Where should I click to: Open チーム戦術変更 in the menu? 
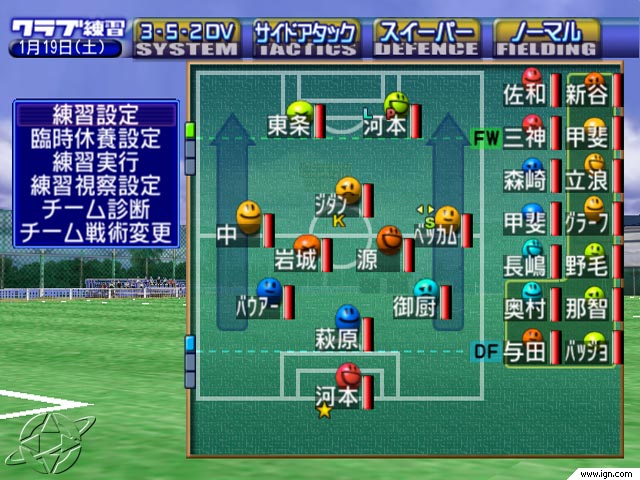tap(96, 233)
